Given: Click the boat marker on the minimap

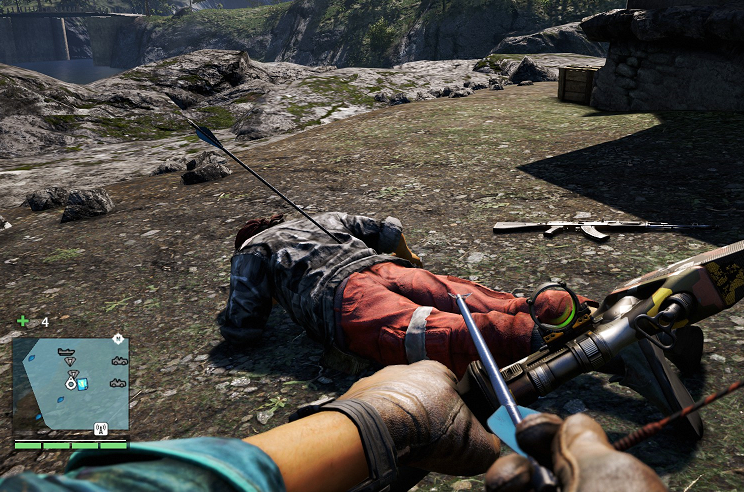Looking at the screenshot, I should pyautogui.click(x=67, y=352).
